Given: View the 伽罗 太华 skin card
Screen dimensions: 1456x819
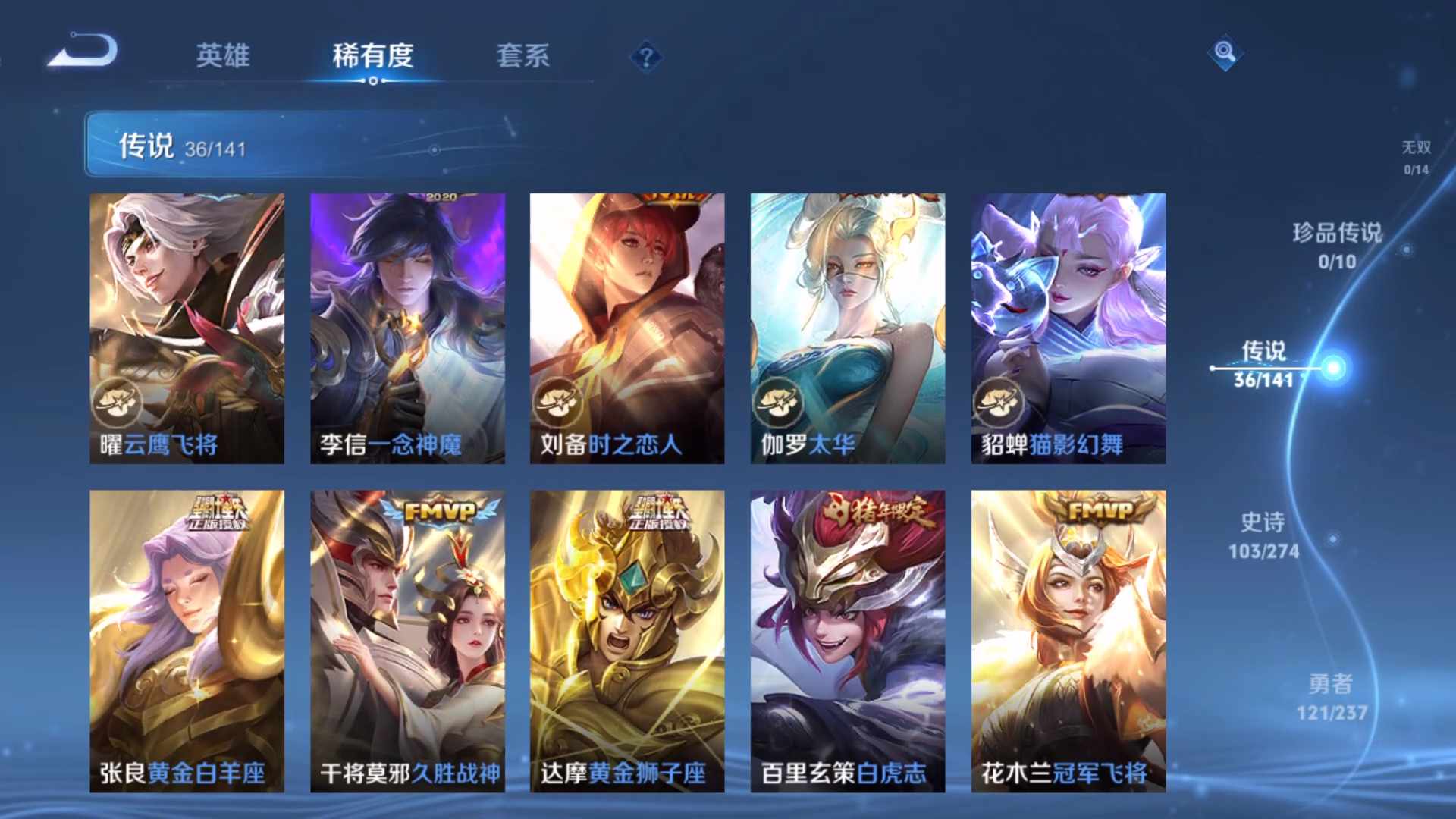Looking at the screenshot, I should click(848, 328).
